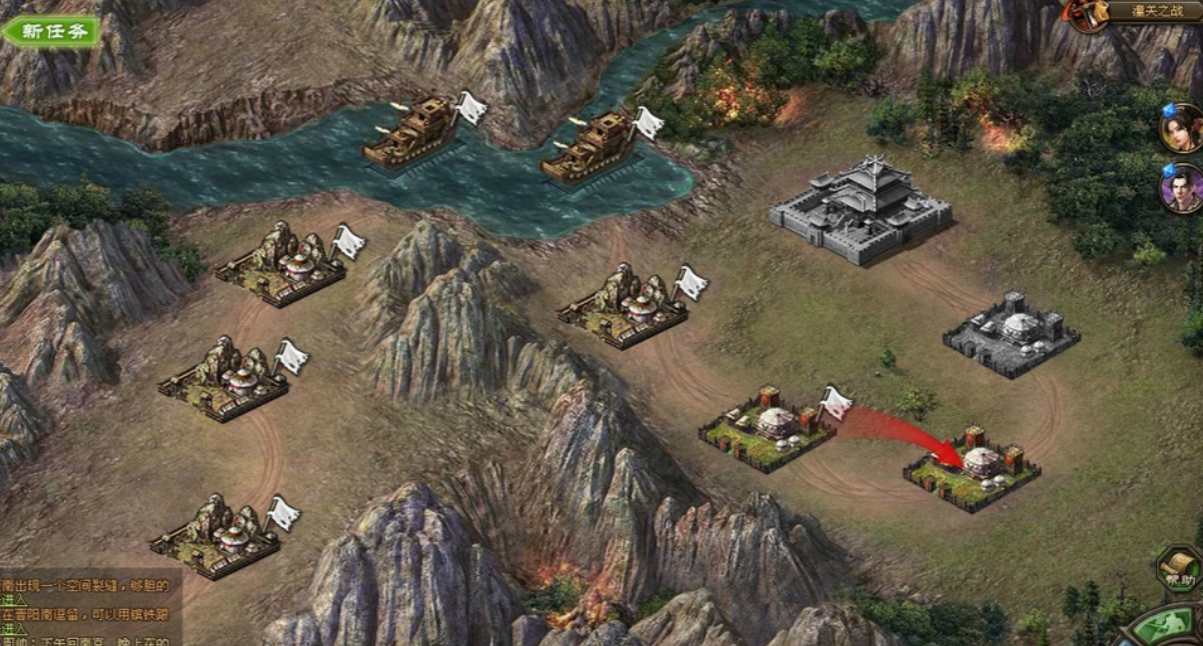Open the 新任务 new quest button
Image resolution: width=1203 pixels, height=646 pixels.
pyautogui.click(x=52, y=30)
